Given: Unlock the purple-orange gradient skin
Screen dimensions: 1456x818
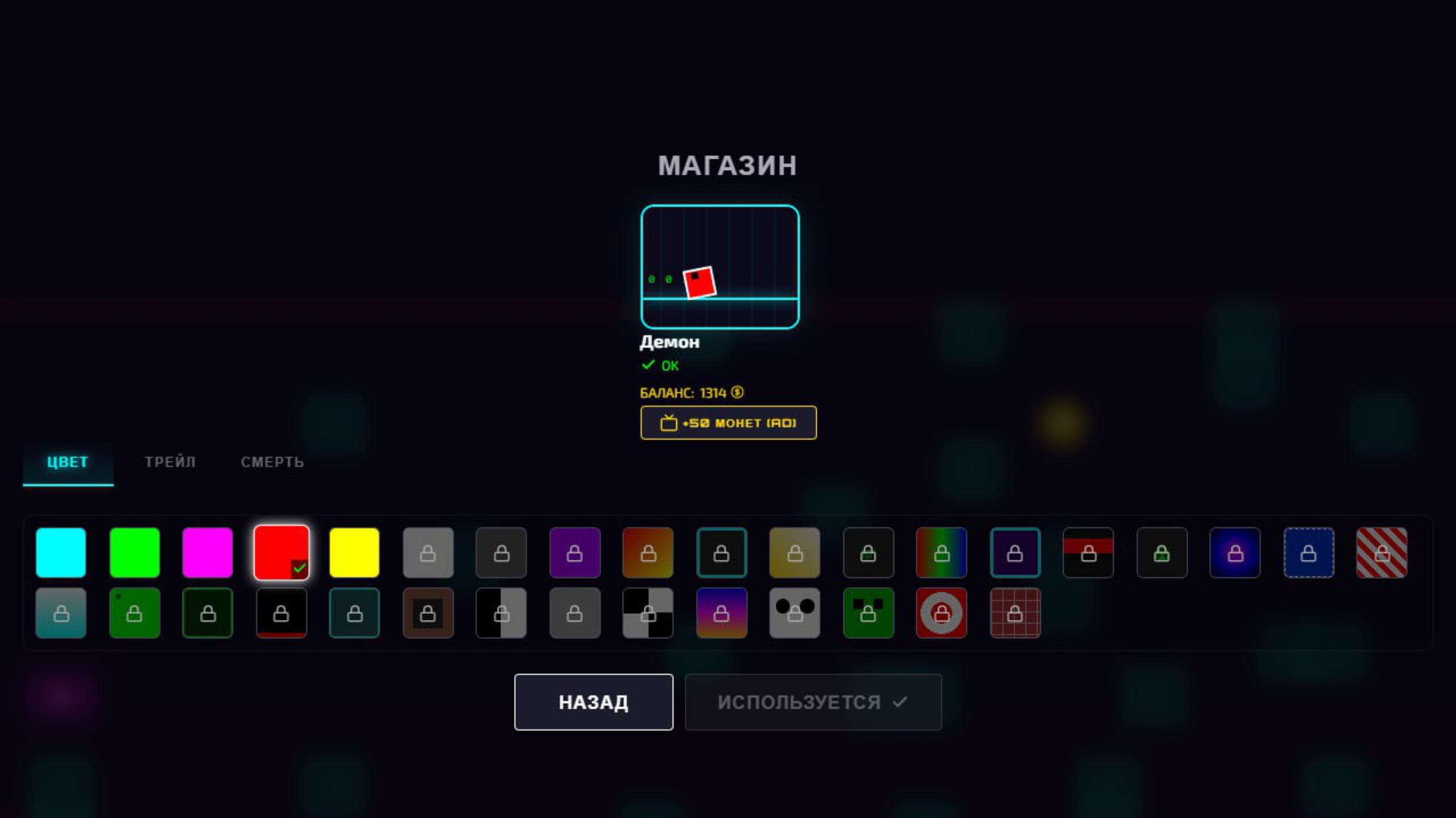Looking at the screenshot, I should pyautogui.click(x=721, y=613).
